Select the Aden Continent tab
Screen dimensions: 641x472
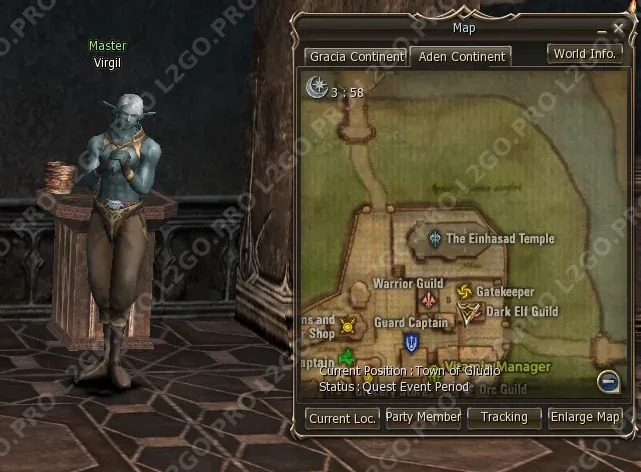pyautogui.click(x=461, y=56)
